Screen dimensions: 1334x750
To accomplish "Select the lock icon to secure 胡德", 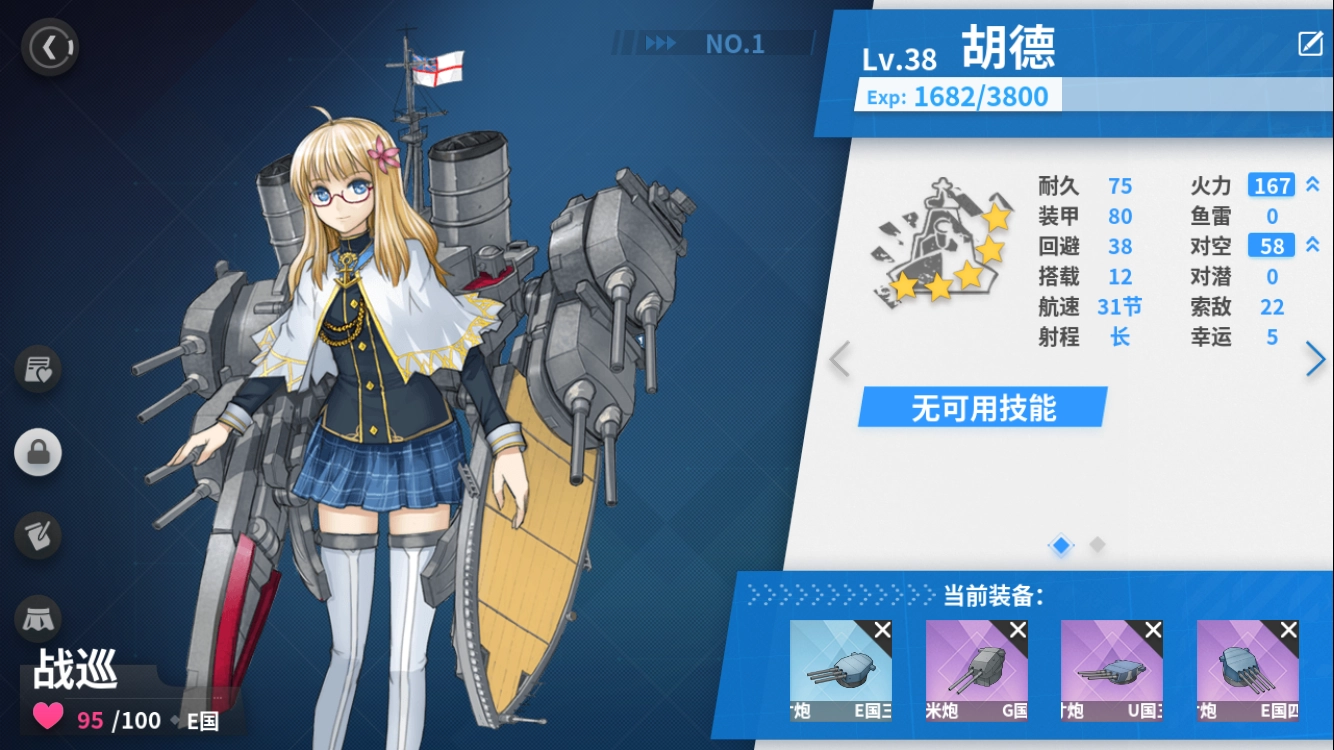I will pos(37,452).
